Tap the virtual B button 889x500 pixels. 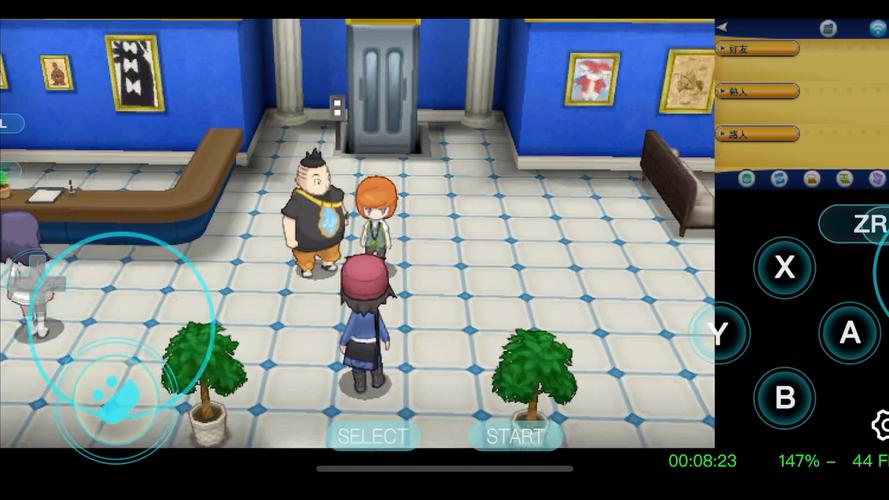point(785,397)
